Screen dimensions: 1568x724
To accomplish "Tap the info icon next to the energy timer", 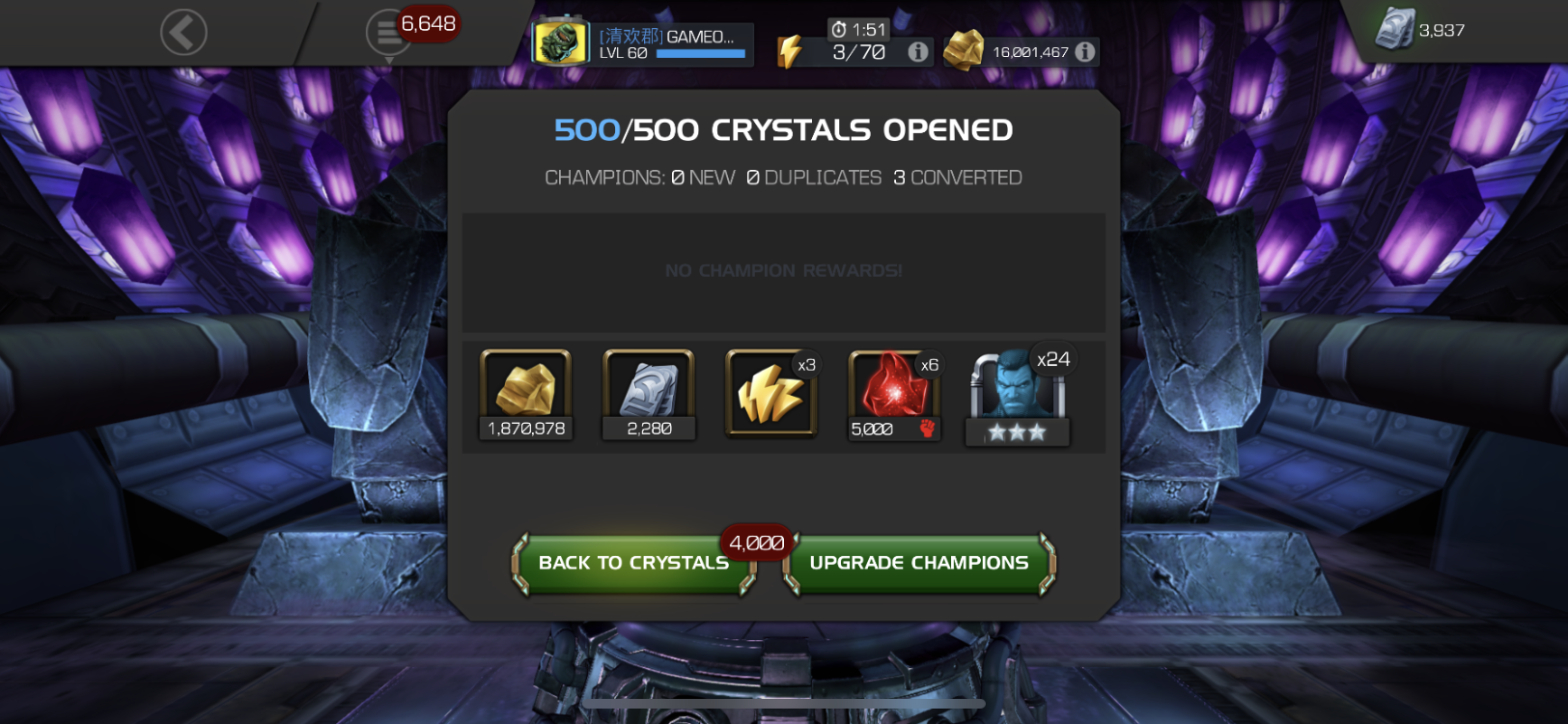I will [915, 52].
